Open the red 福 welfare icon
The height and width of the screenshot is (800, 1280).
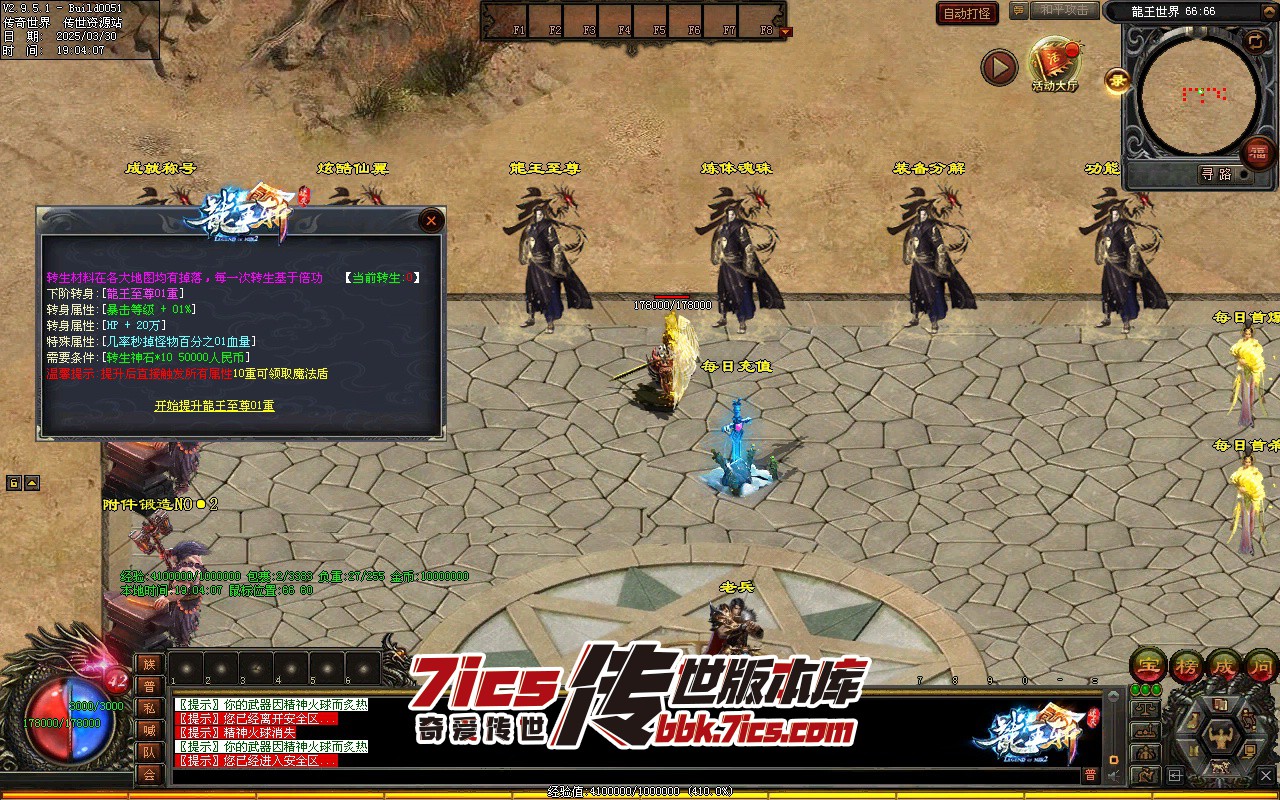point(1258,153)
